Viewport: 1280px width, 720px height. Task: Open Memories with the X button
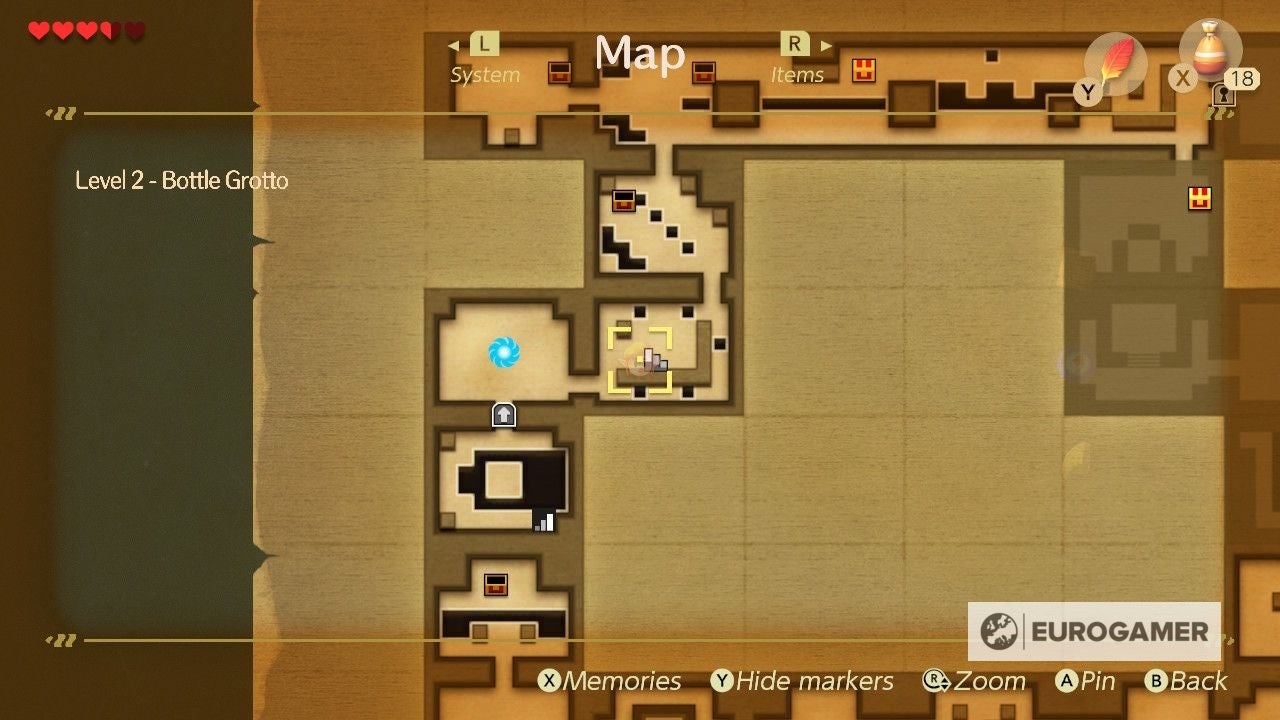click(x=612, y=681)
